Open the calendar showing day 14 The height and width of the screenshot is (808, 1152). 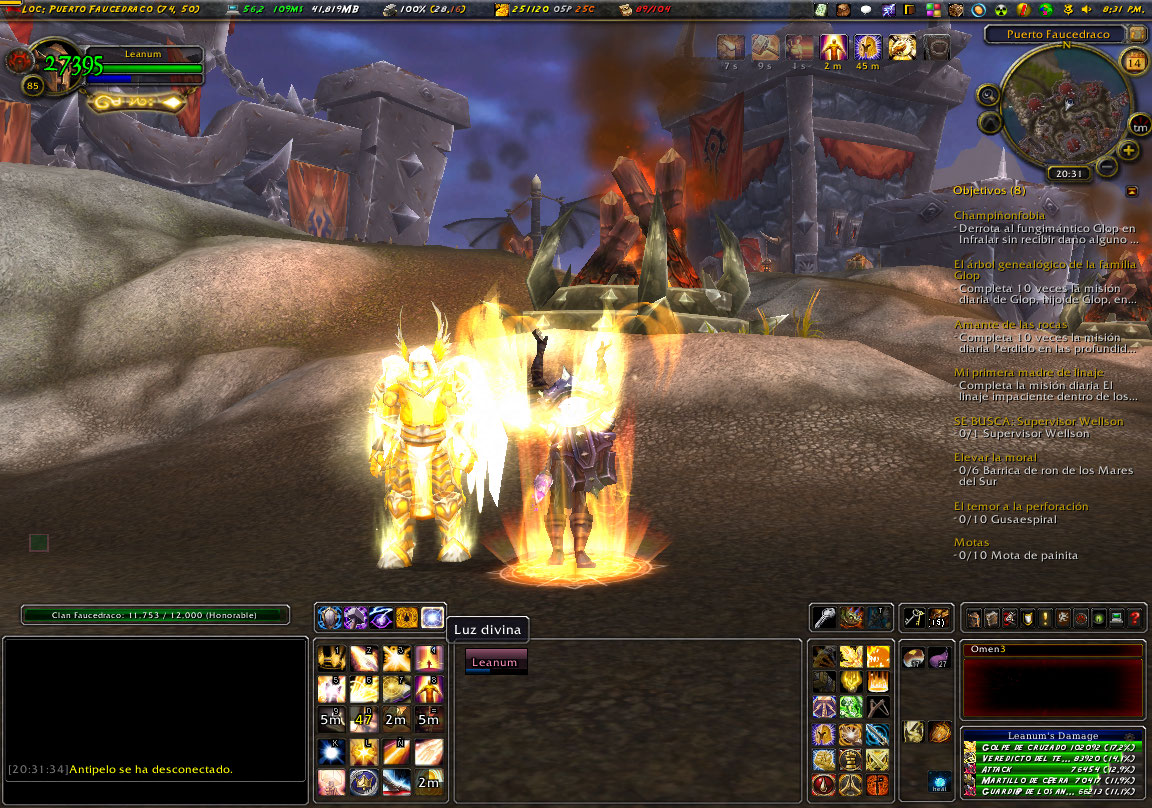point(1134,64)
